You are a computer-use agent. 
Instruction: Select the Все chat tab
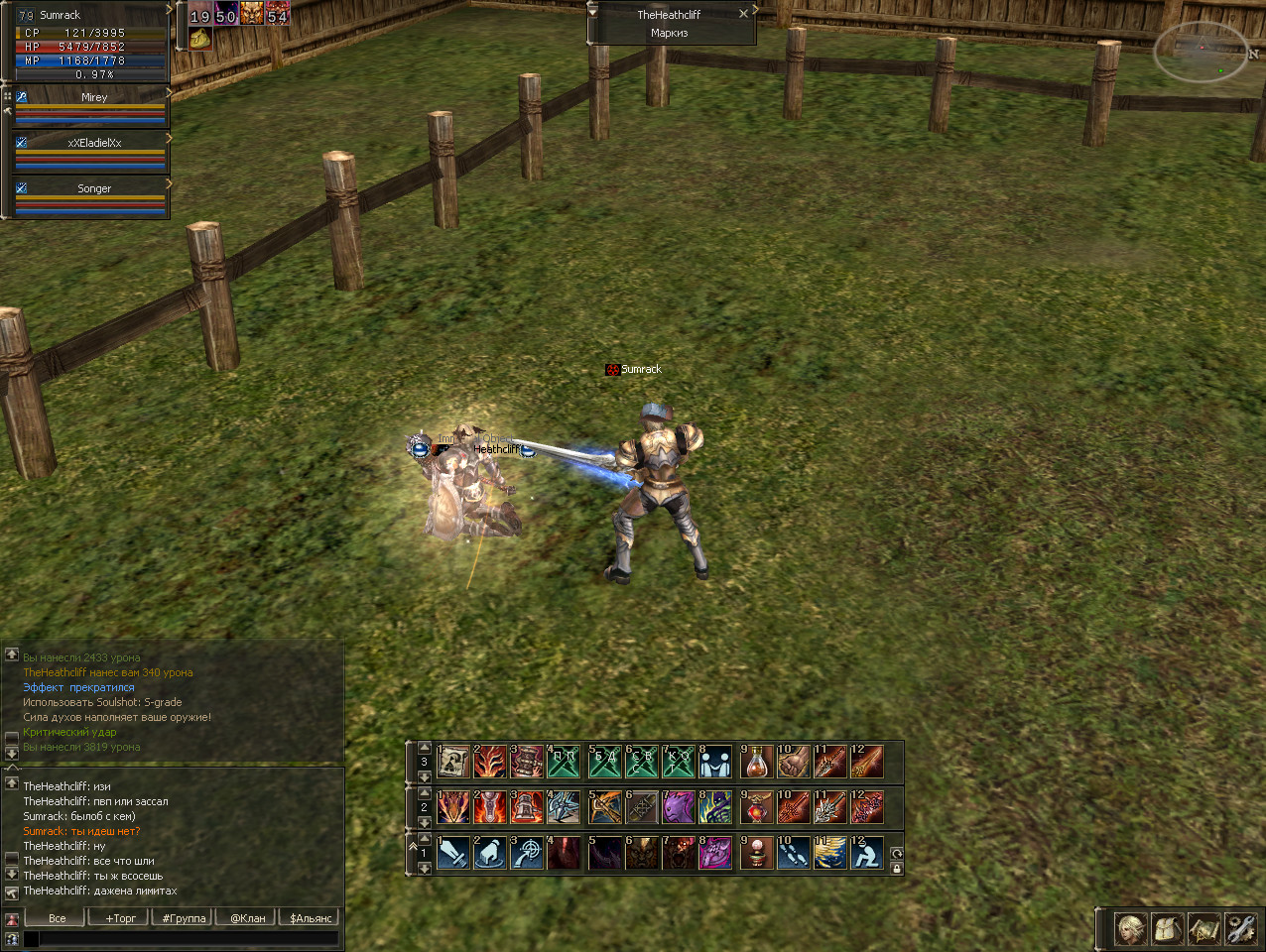58,918
